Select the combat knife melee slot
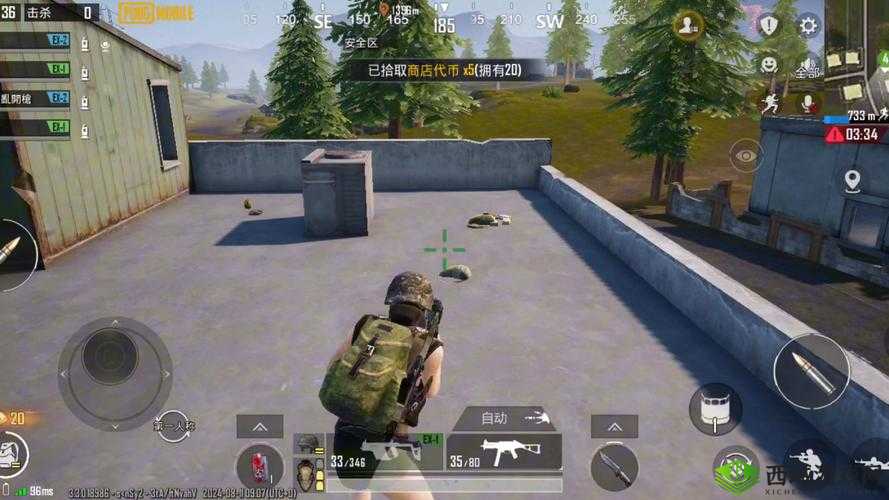 pos(613,465)
